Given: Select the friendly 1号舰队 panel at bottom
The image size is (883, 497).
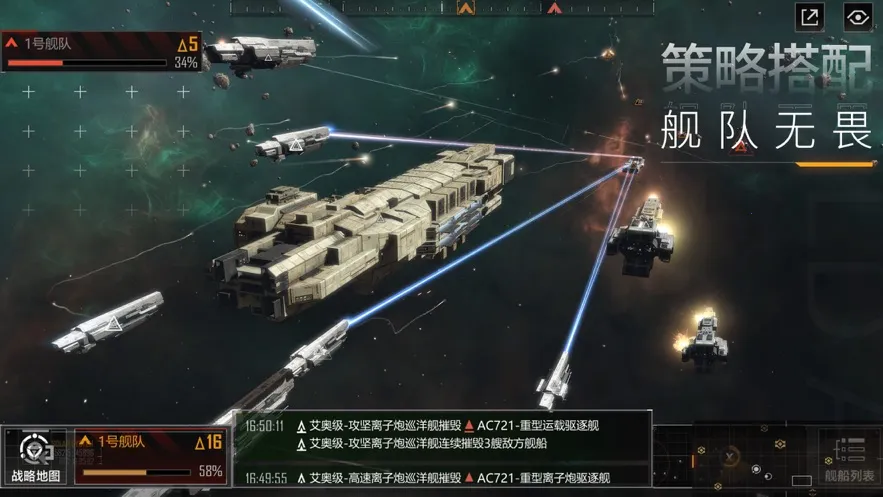Looking at the screenshot, I should [x=150, y=455].
